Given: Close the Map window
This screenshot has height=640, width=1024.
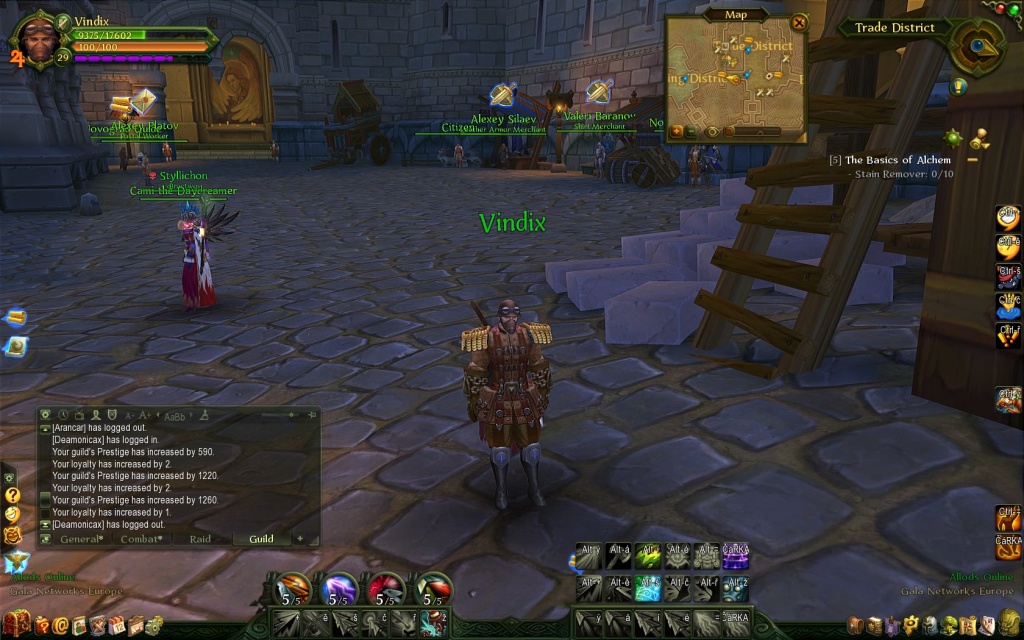Looking at the screenshot, I should (x=798, y=21).
